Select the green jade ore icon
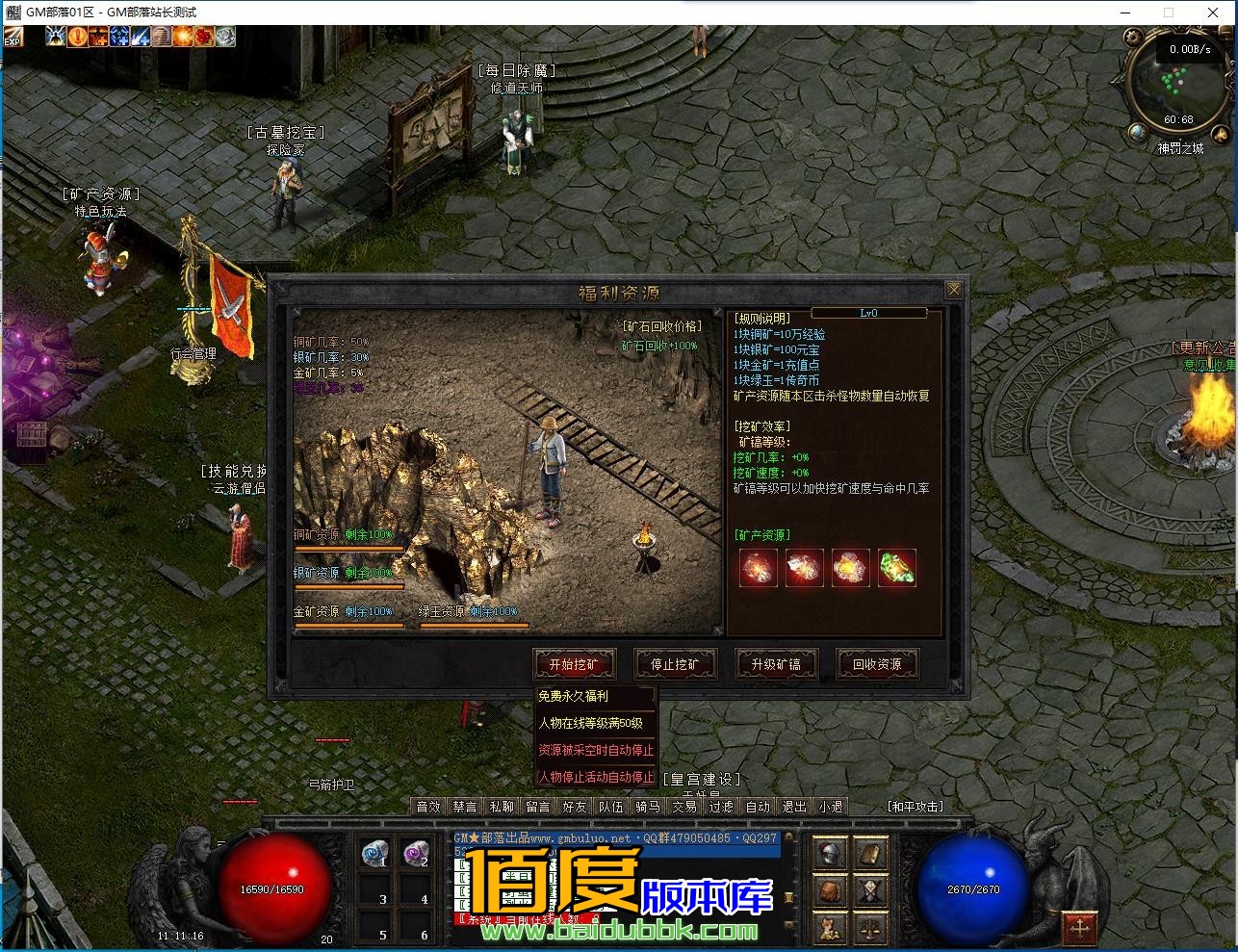The image size is (1238, 952). point(897,570)
